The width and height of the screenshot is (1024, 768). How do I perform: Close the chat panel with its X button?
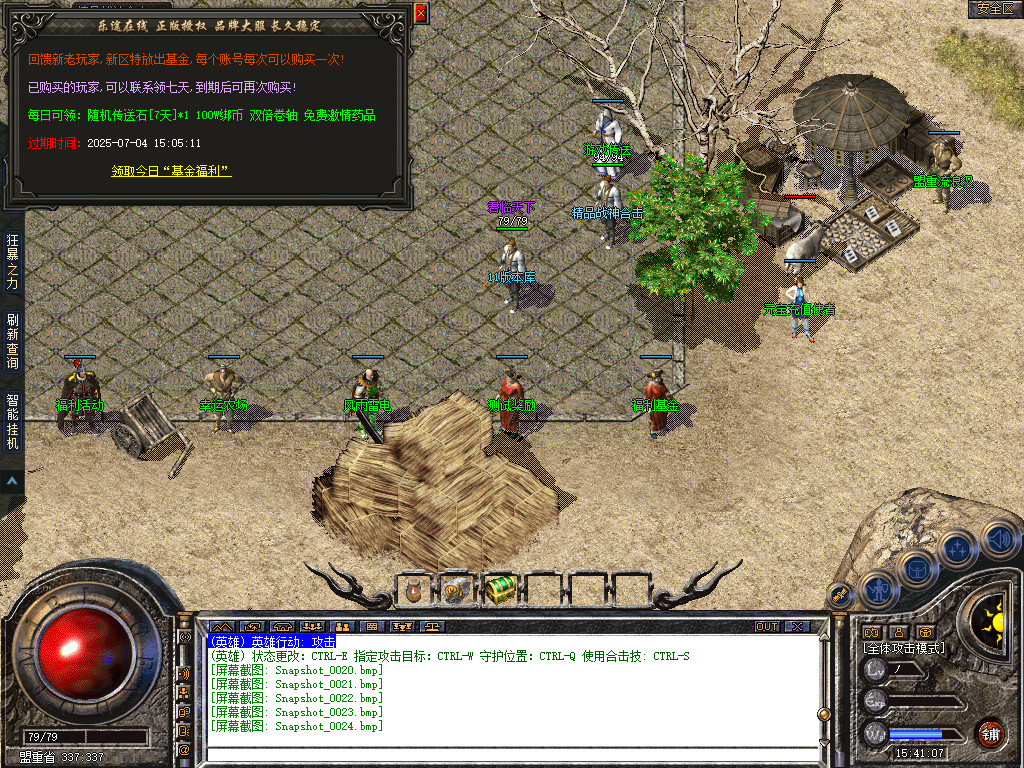pos(796,627)
